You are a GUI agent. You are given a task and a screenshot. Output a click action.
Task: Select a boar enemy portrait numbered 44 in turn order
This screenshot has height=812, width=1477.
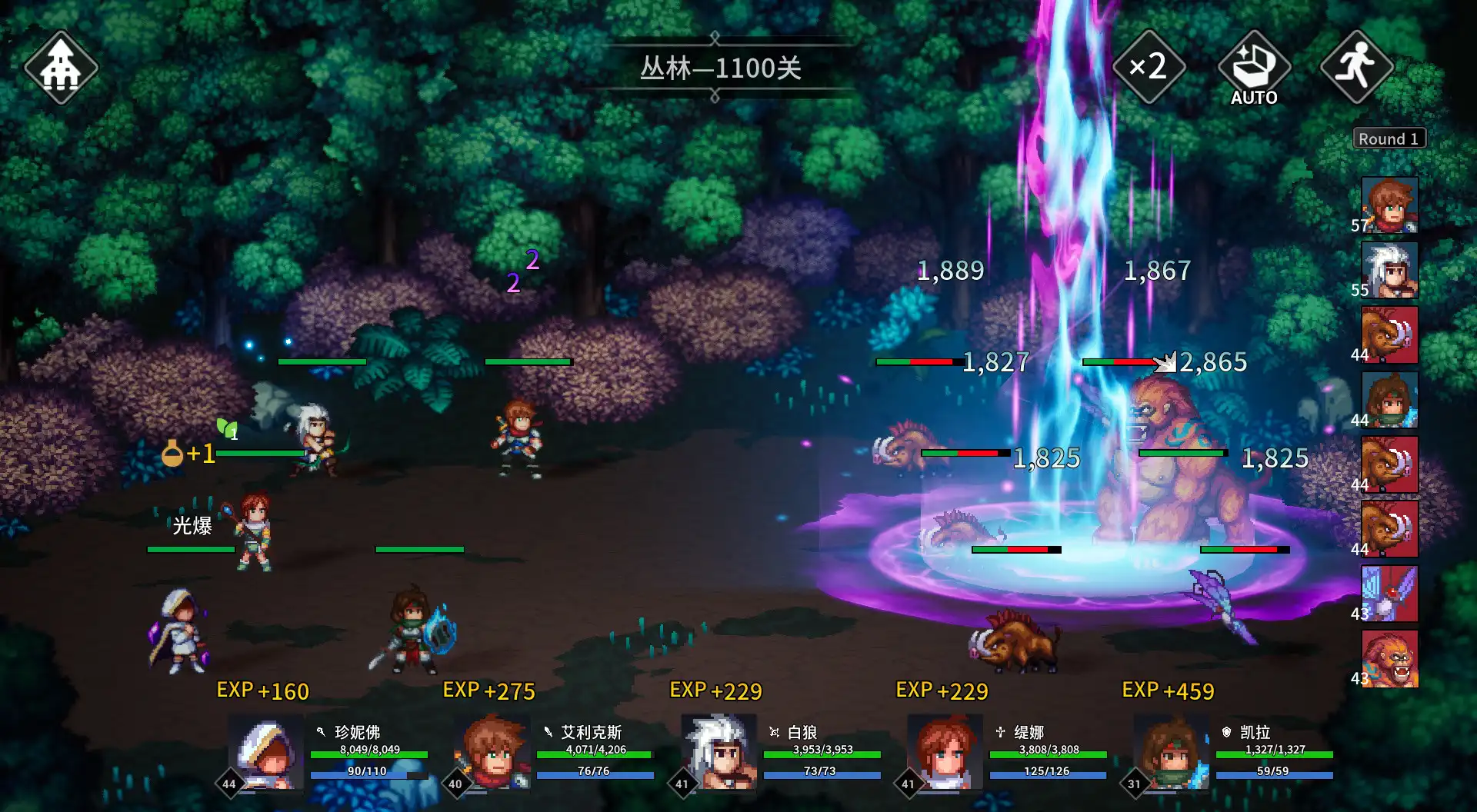coord(1391,334)
